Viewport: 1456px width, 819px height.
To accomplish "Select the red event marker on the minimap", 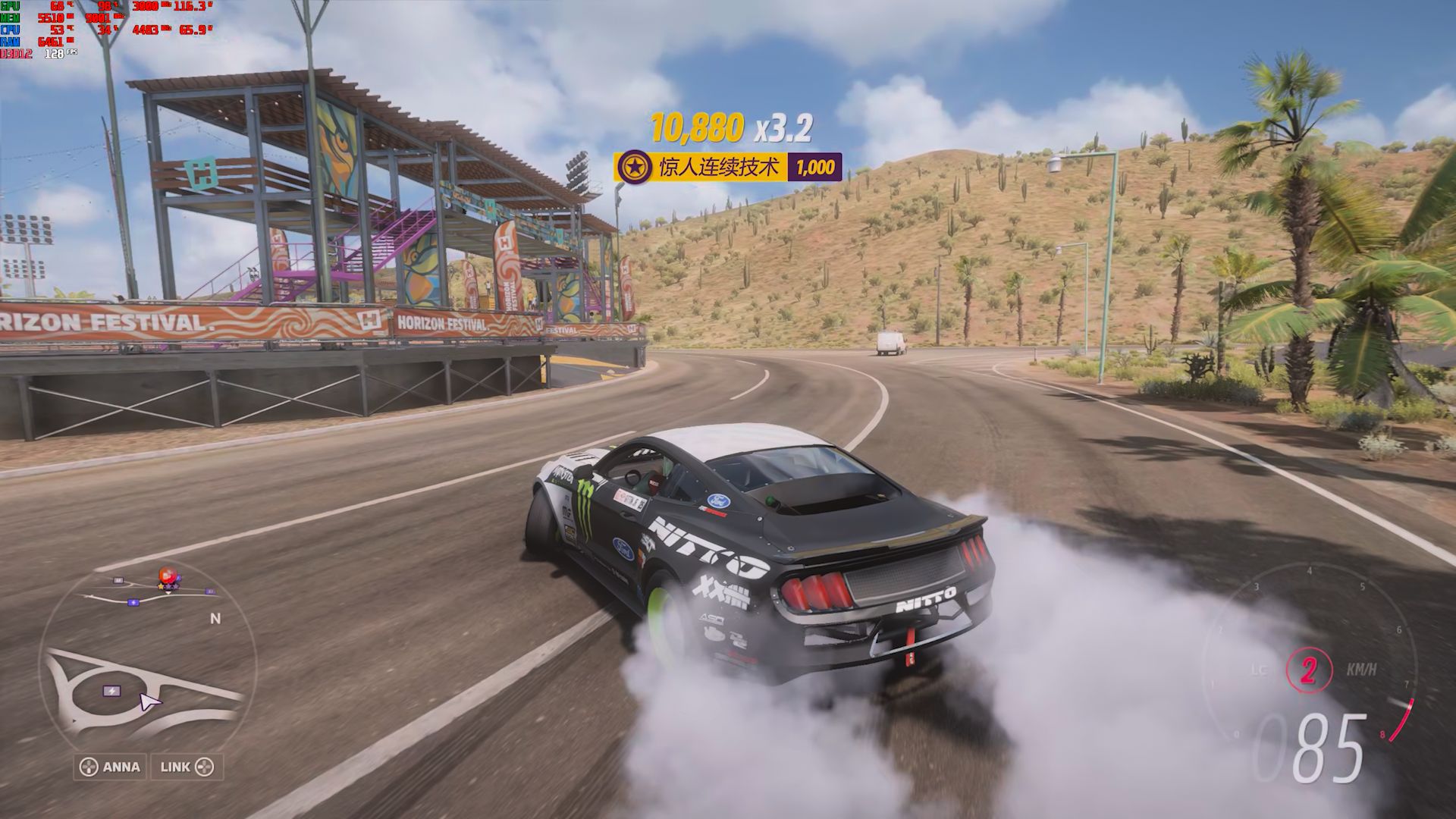I will (x=166, y=576).
